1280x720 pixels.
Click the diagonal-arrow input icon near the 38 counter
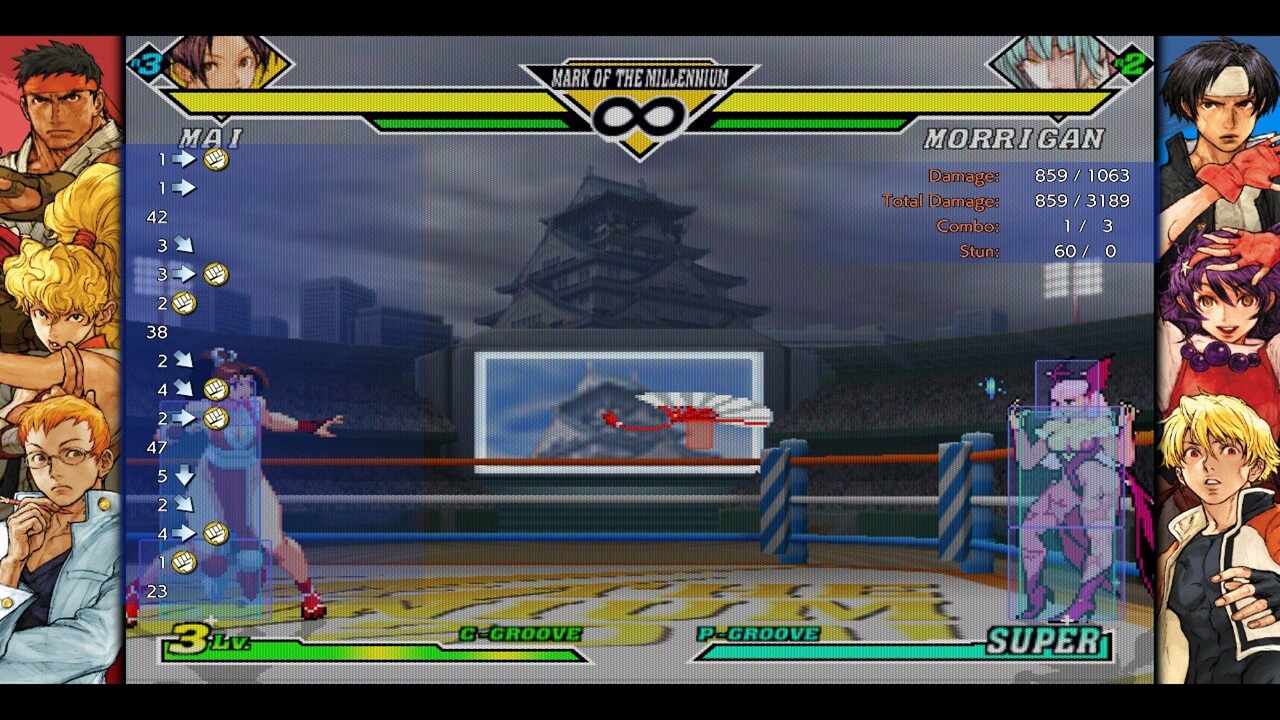(x=183, y=361)
